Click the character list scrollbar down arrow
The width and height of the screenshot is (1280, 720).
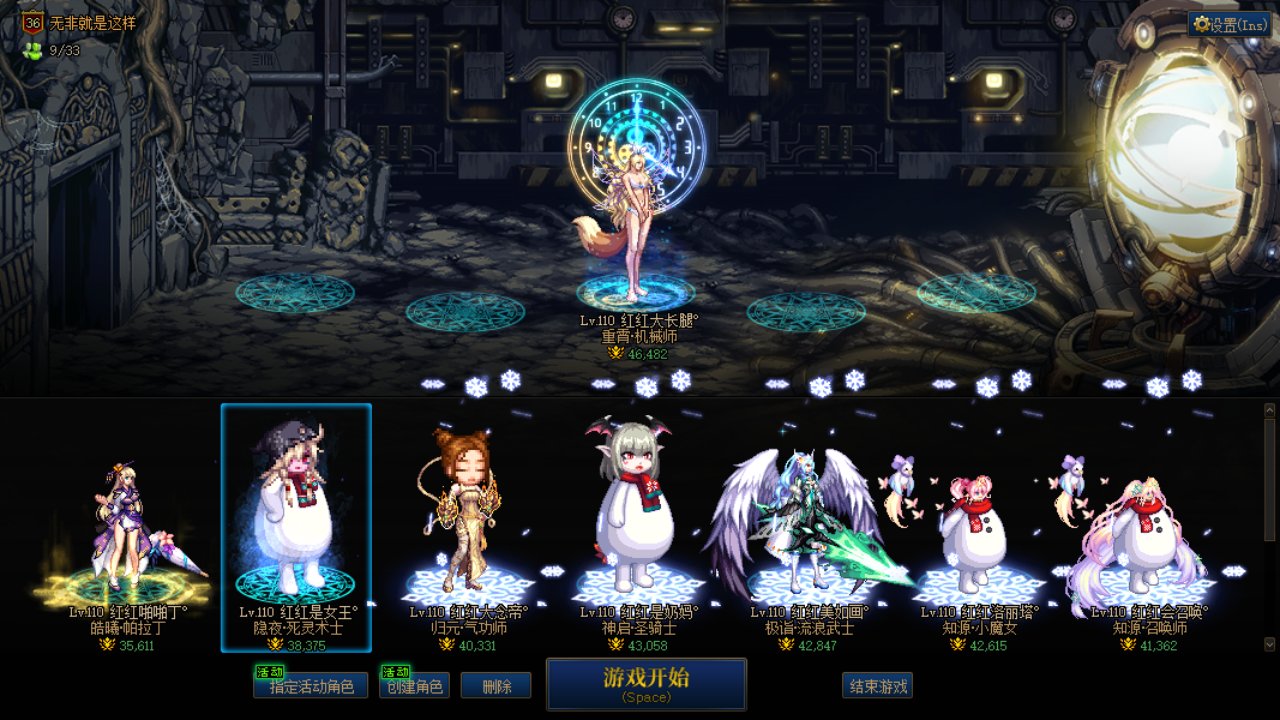(1270, 644)
